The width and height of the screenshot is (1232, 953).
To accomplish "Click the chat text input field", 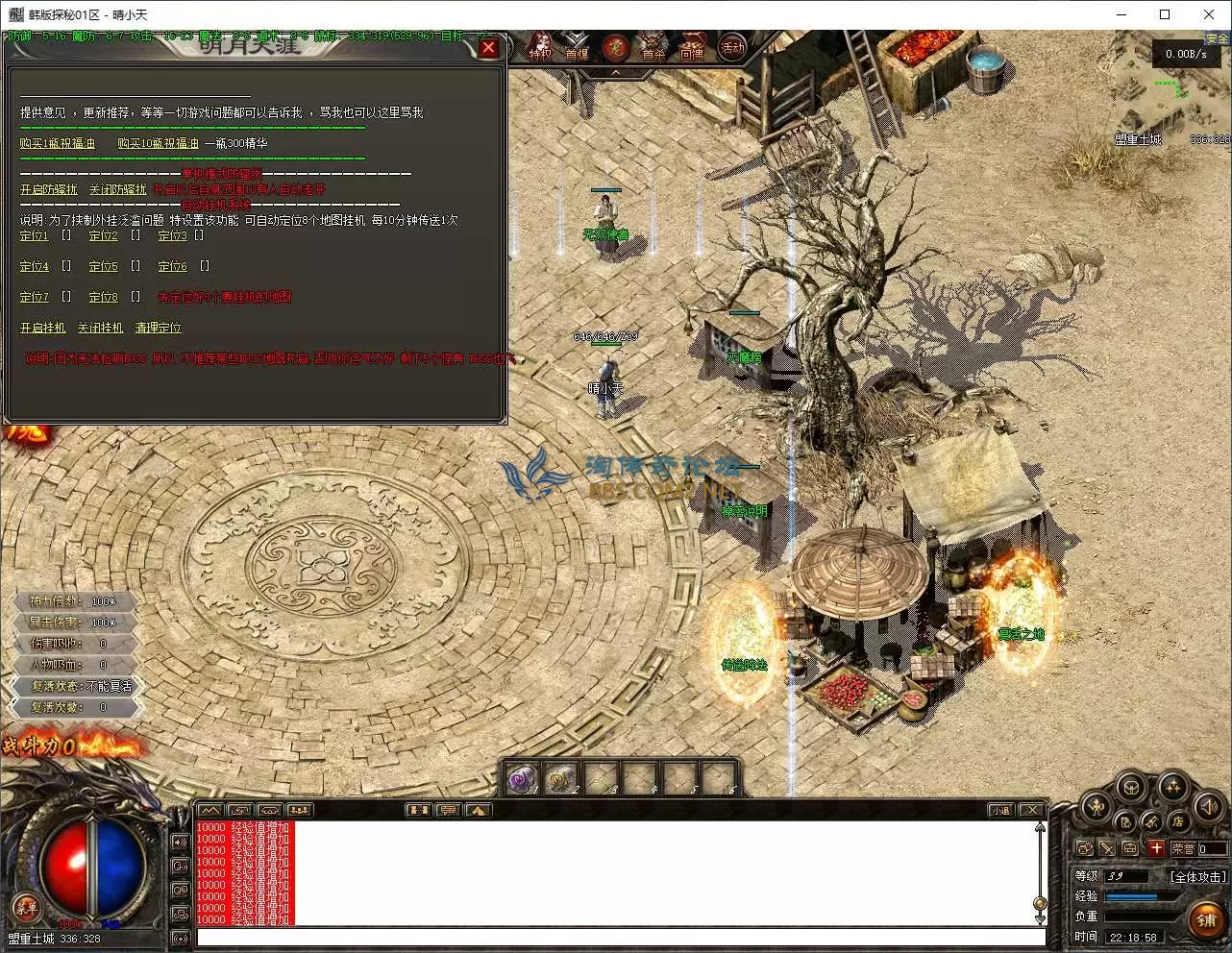I will pyautogui.click(x=620, y=938).
